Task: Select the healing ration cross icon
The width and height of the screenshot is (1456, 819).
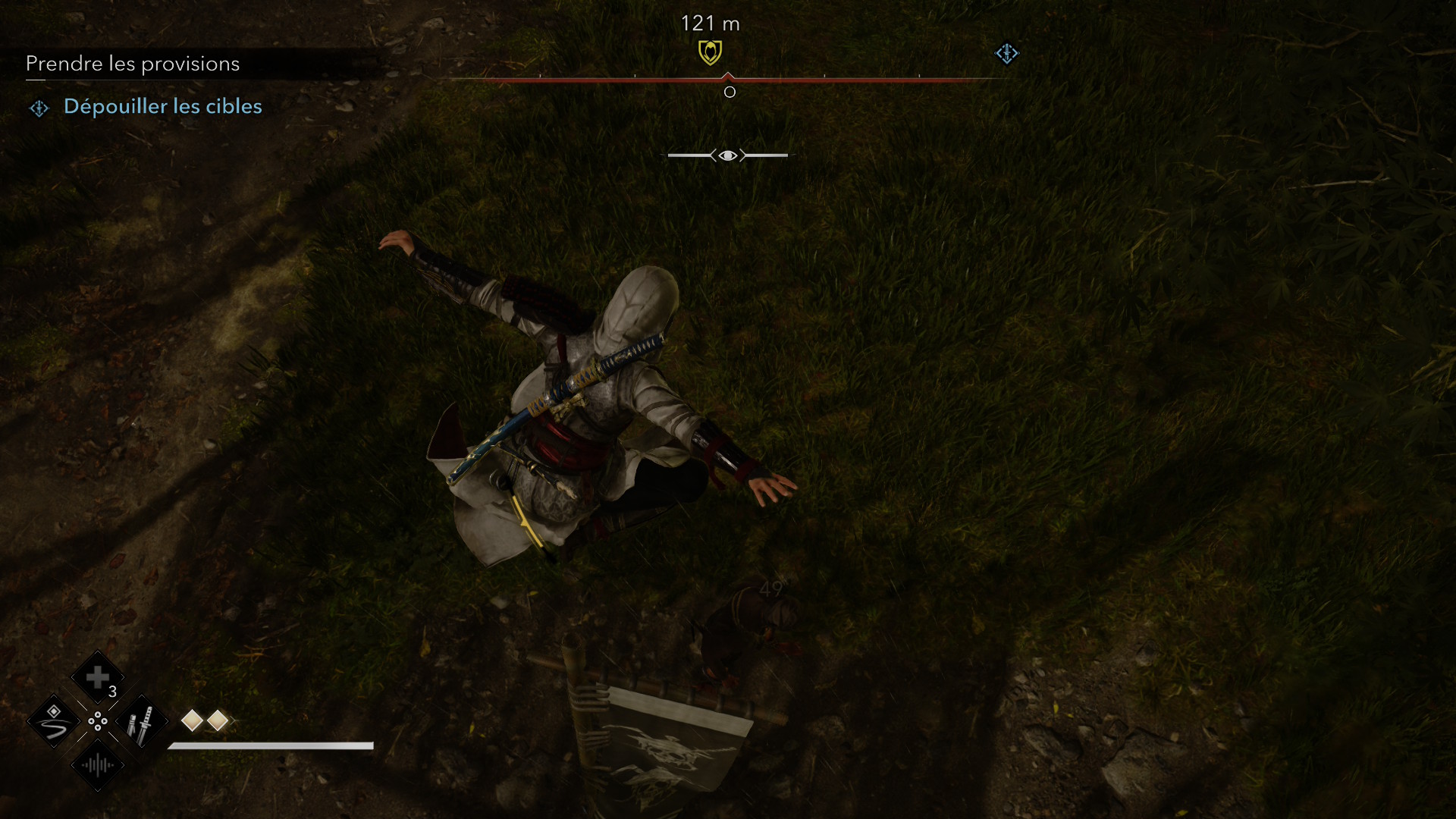Action: [97, 677]
